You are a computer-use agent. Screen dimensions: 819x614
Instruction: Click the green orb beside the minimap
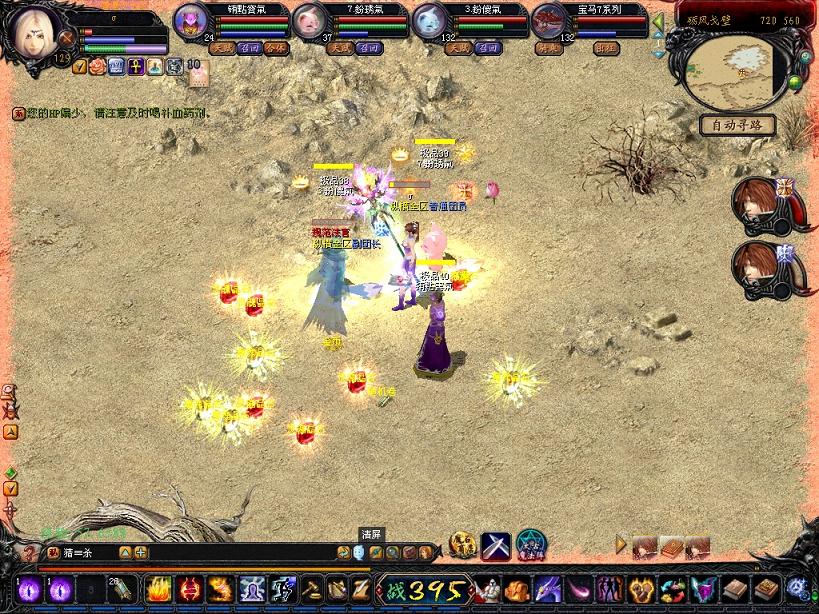coord(794,83)
